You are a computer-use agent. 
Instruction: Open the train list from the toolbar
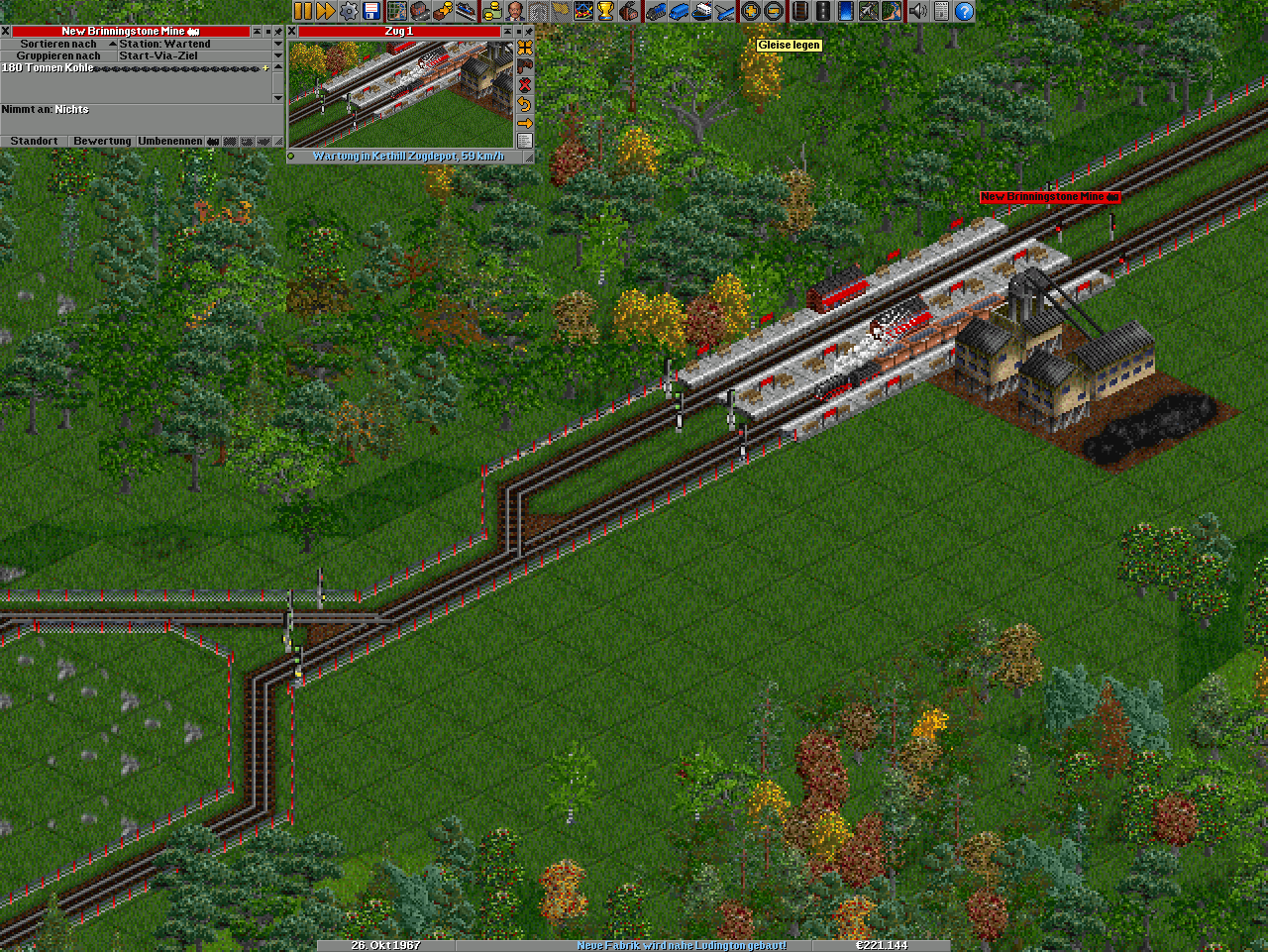pyautogui.click(x=656, y=11)
